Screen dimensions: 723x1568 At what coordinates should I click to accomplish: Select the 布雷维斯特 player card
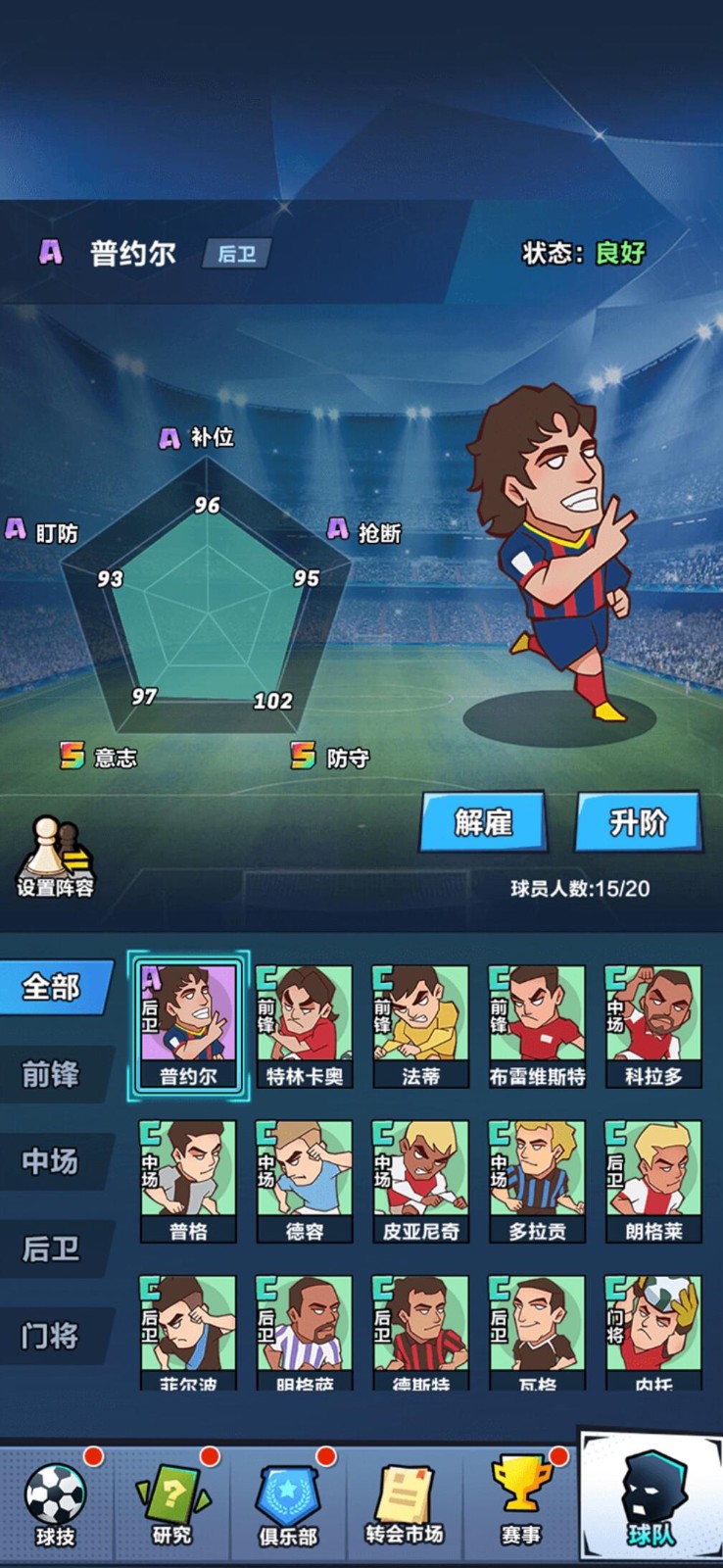coord(537,1025)
